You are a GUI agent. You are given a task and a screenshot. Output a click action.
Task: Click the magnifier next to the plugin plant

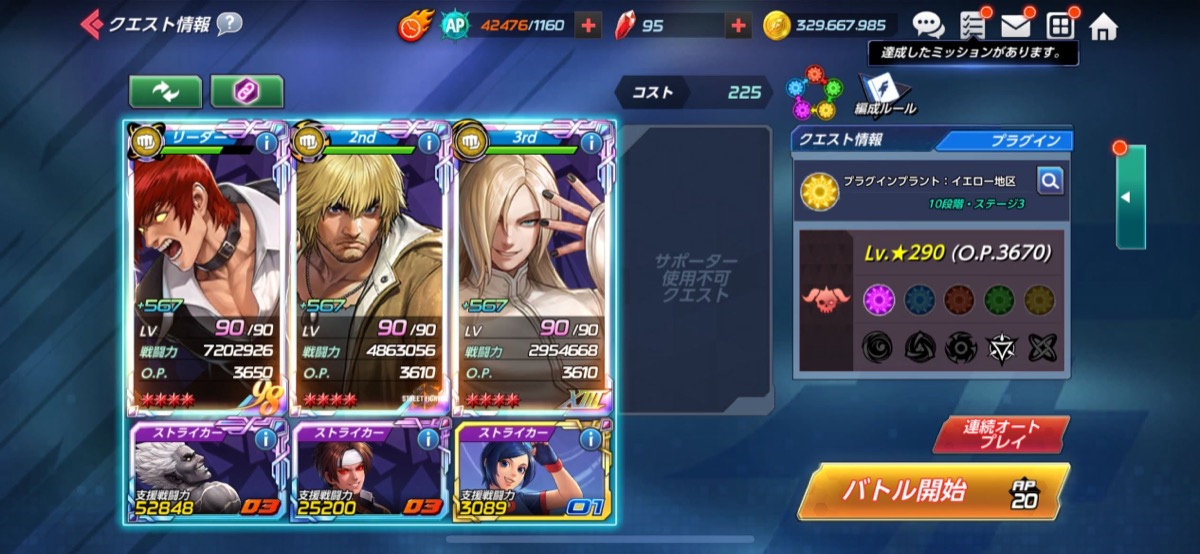[1050, 180]
